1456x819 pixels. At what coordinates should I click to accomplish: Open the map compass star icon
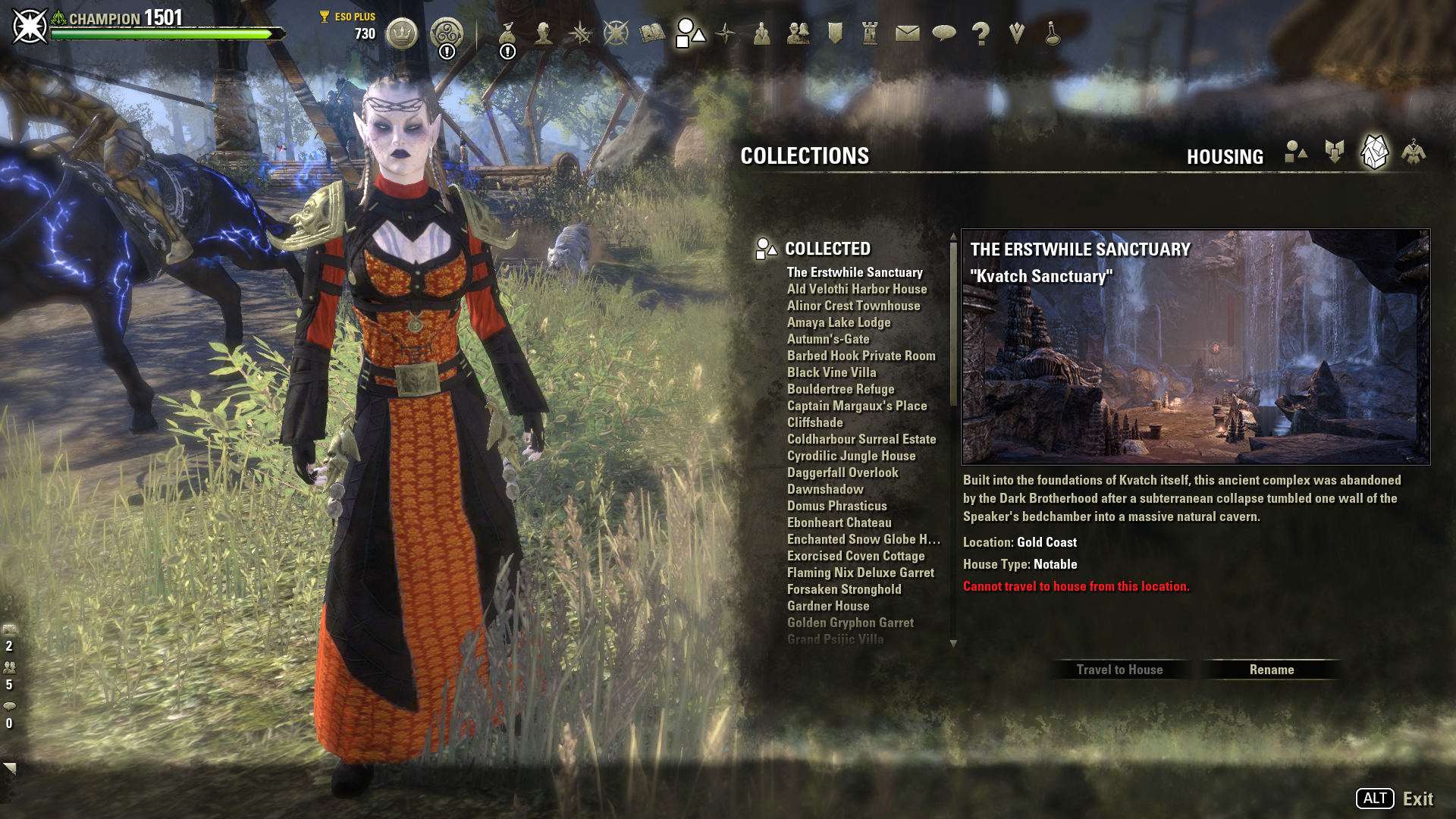pyautogui.click(x=726, y=33)
